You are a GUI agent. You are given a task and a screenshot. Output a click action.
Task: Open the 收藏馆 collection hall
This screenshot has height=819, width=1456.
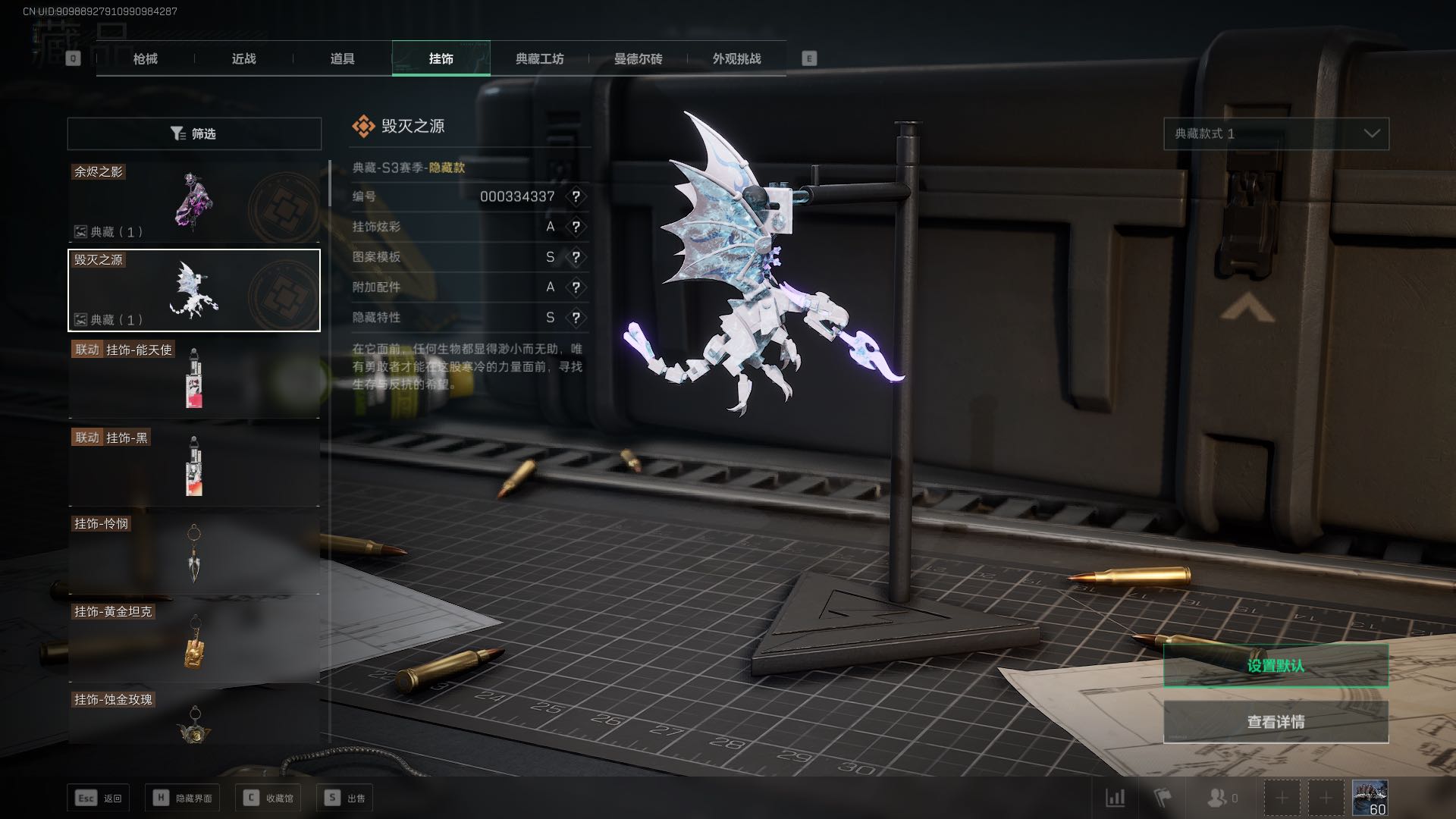point(268,798)
